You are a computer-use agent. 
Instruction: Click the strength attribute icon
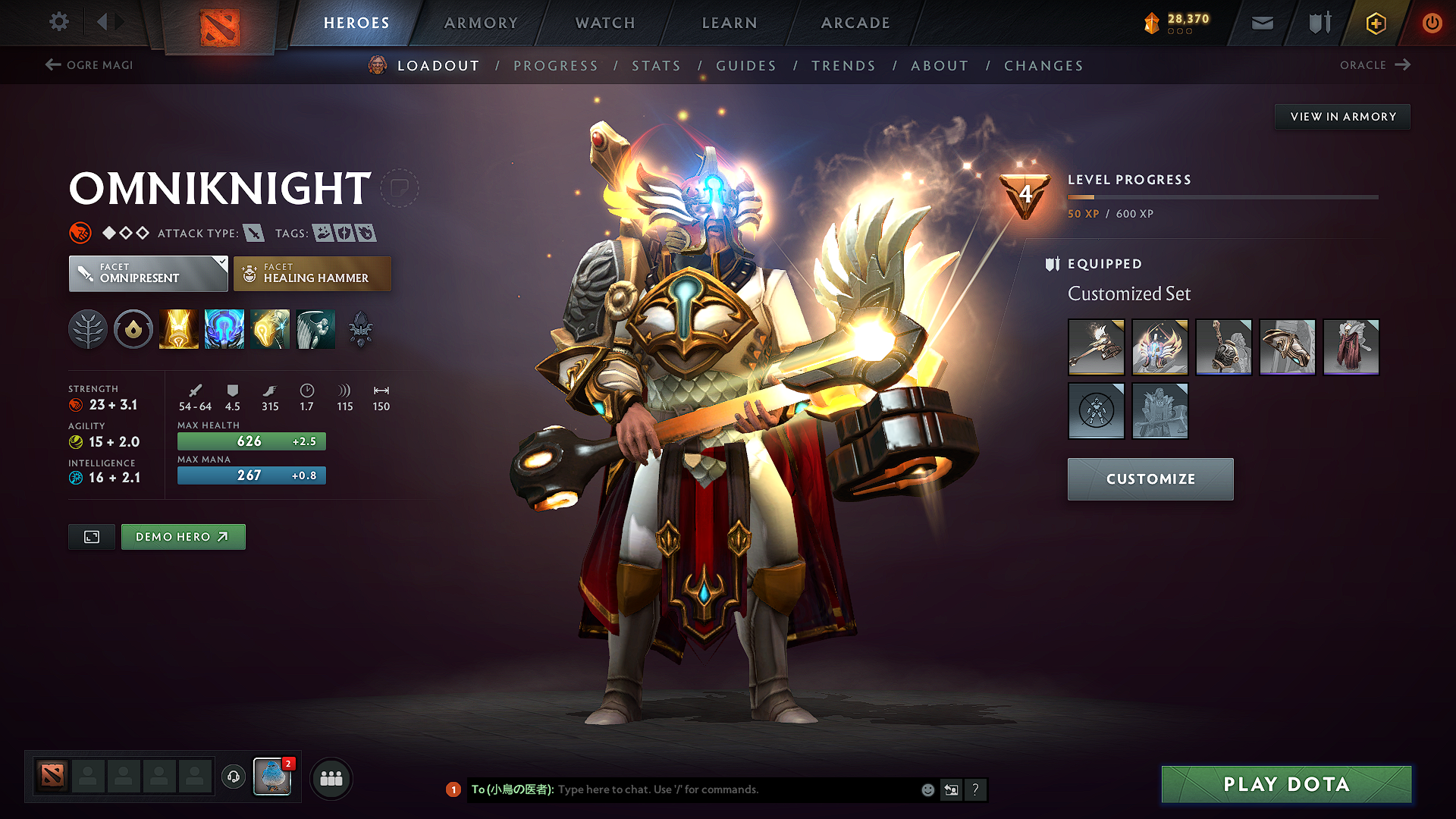[76, 404]
